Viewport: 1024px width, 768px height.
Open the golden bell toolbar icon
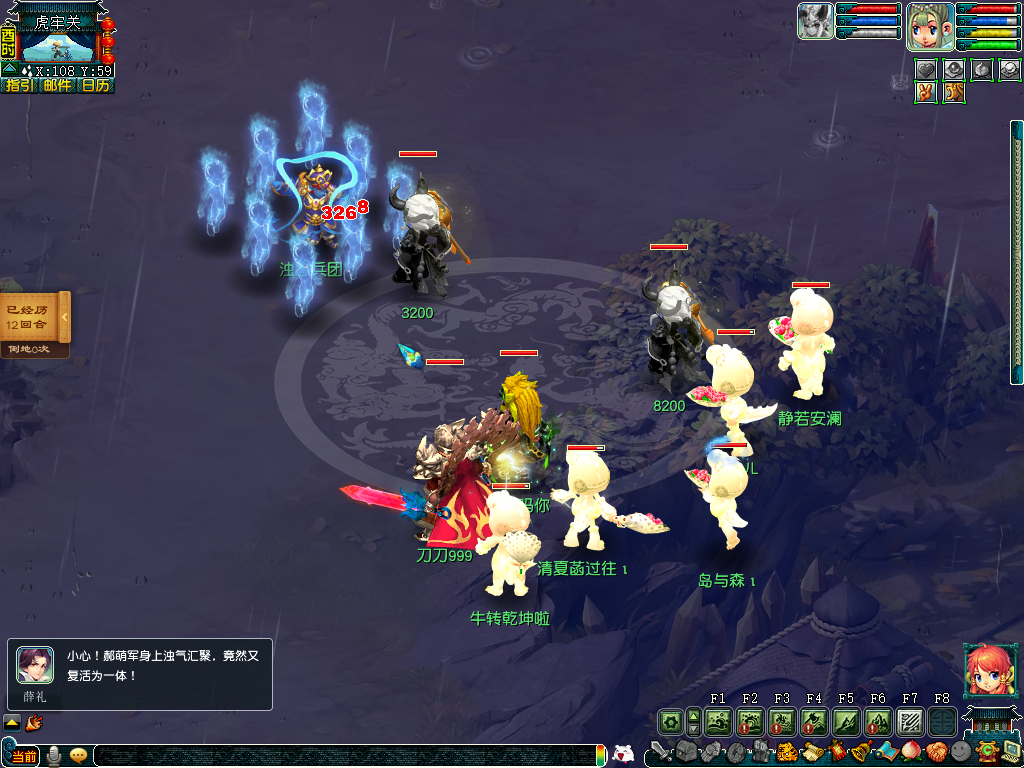coord(860,752)
